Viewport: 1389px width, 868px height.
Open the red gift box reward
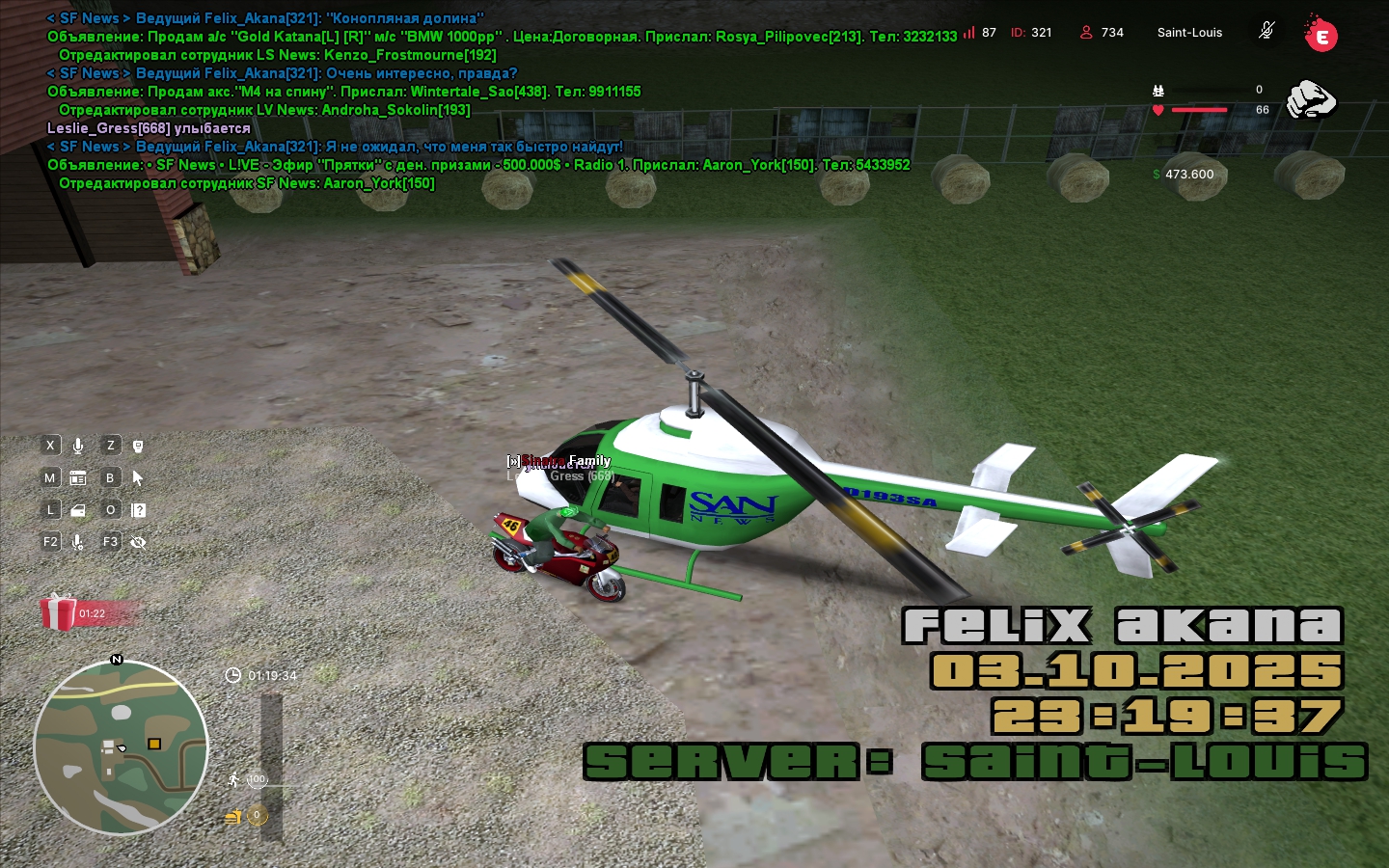59,611
